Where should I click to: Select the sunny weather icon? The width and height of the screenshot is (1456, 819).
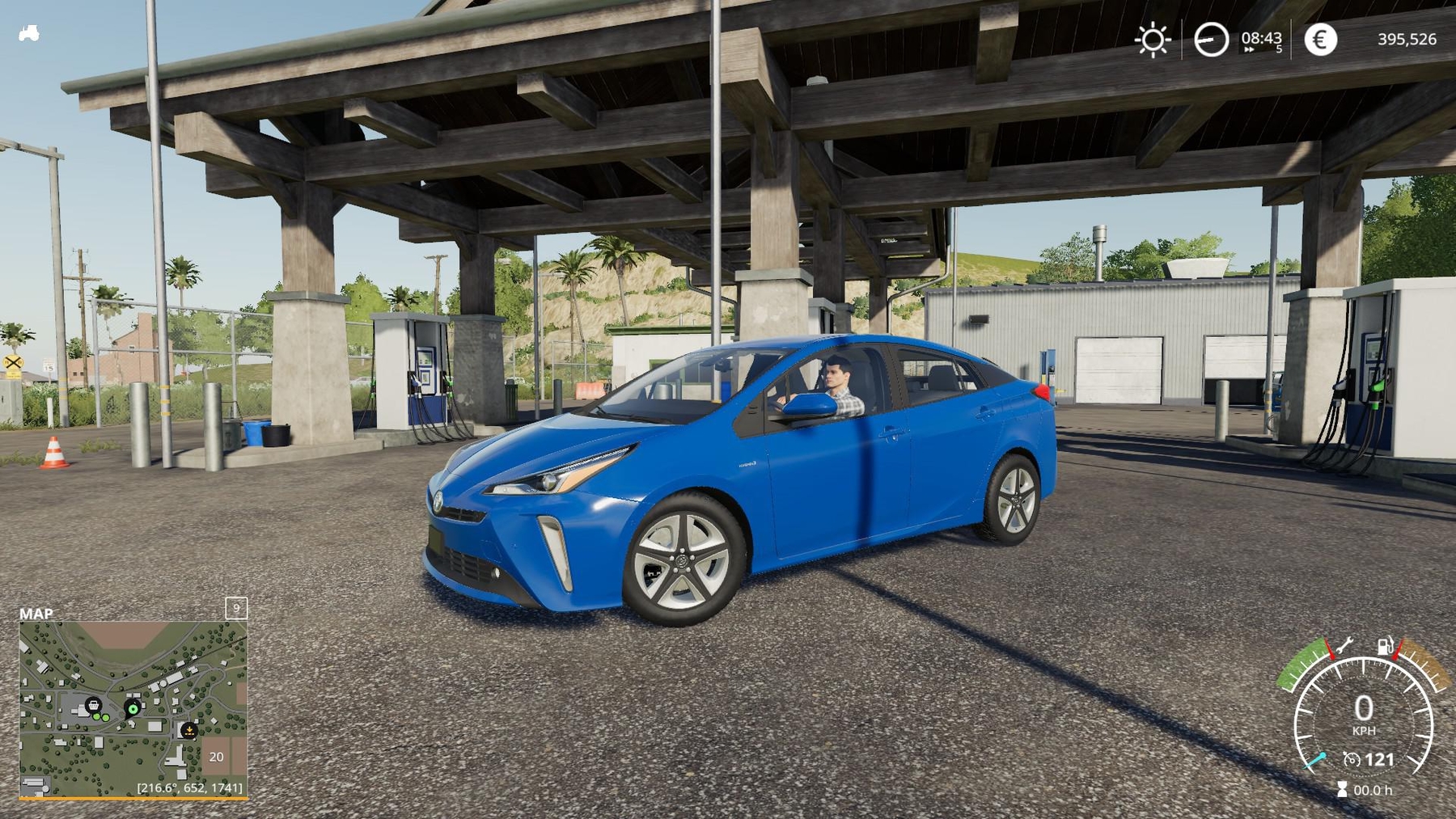1152,40
